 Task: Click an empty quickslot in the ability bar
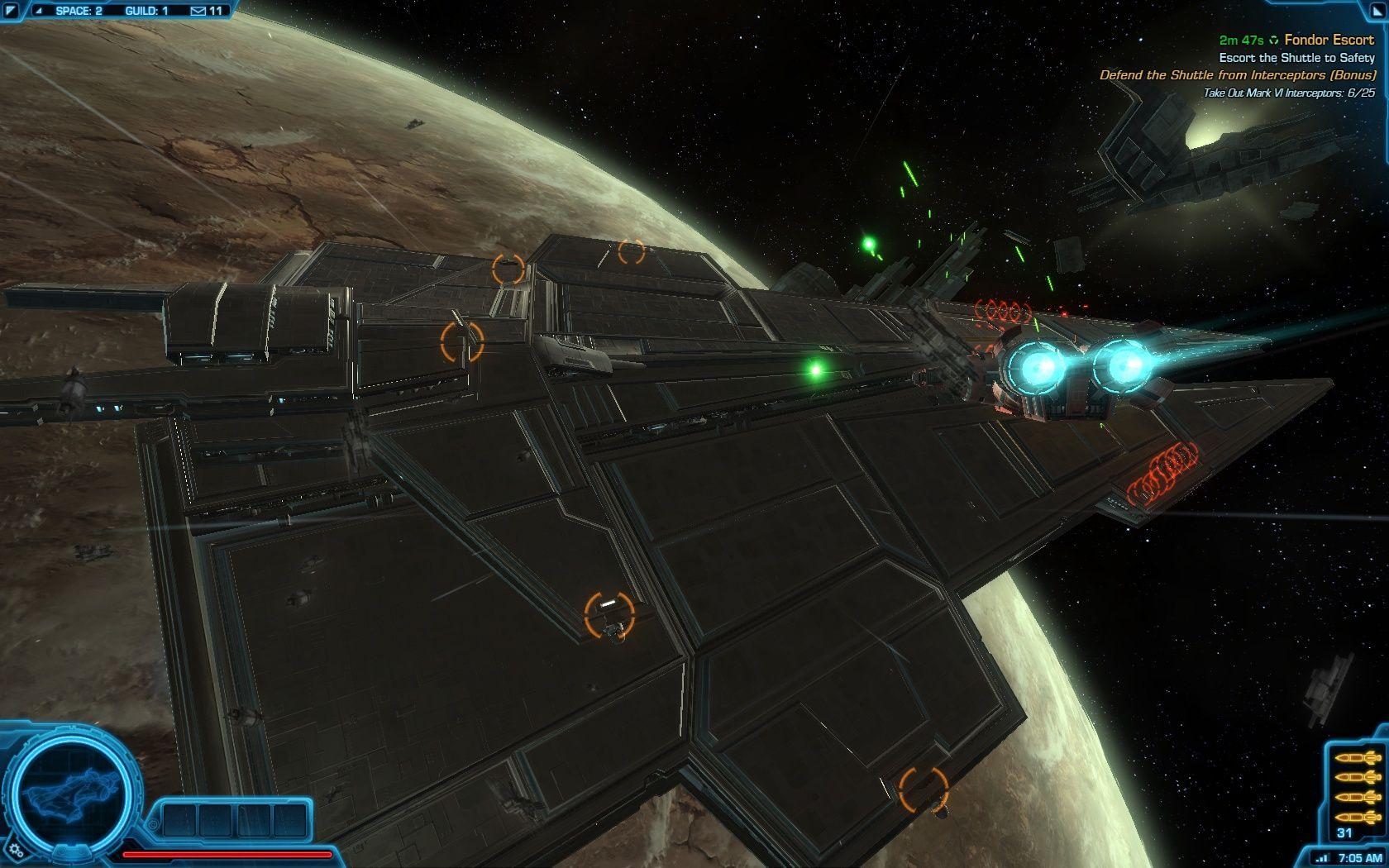(180, 820)
